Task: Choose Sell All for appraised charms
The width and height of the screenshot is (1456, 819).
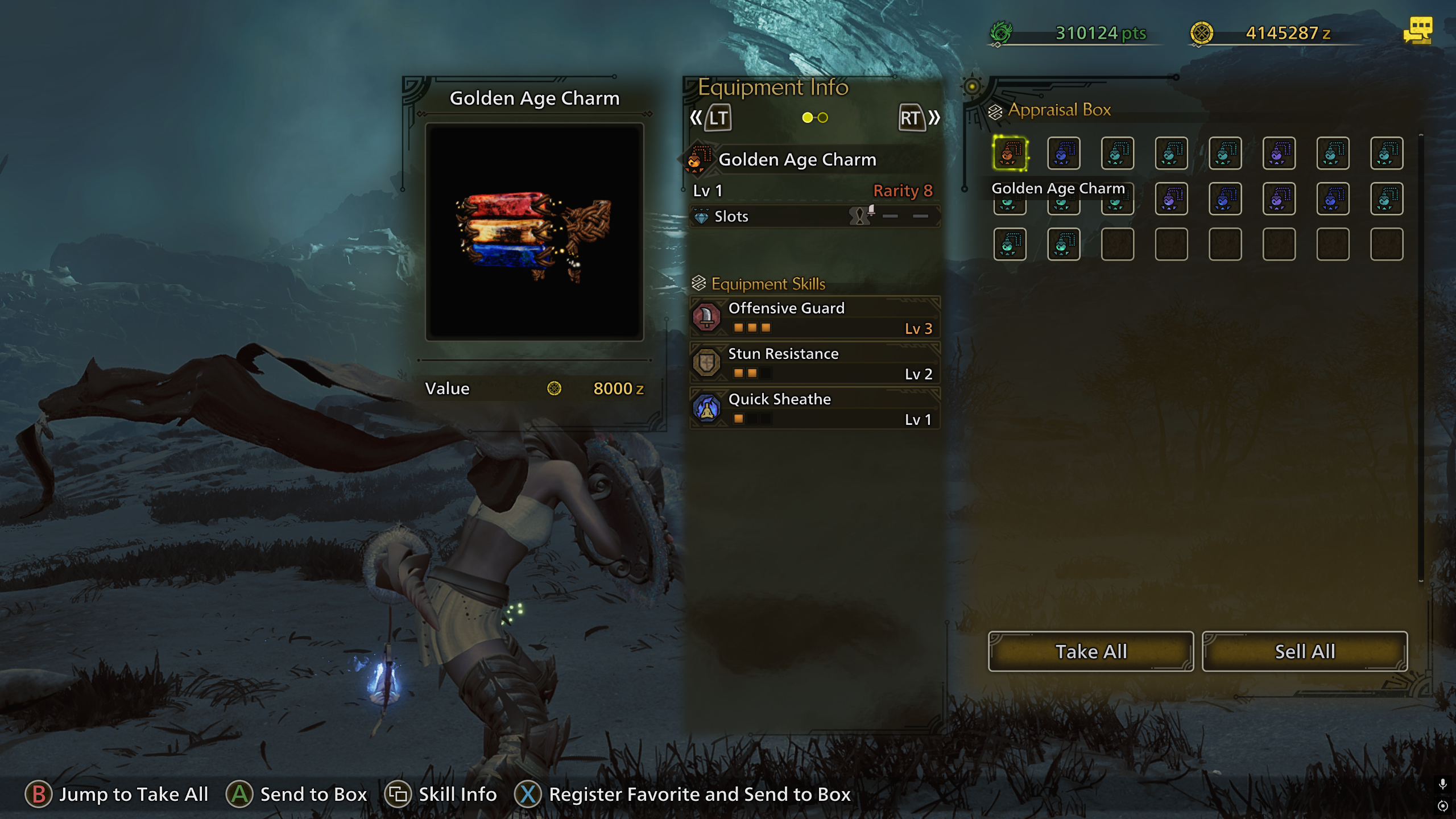Action: (1304, 651)
